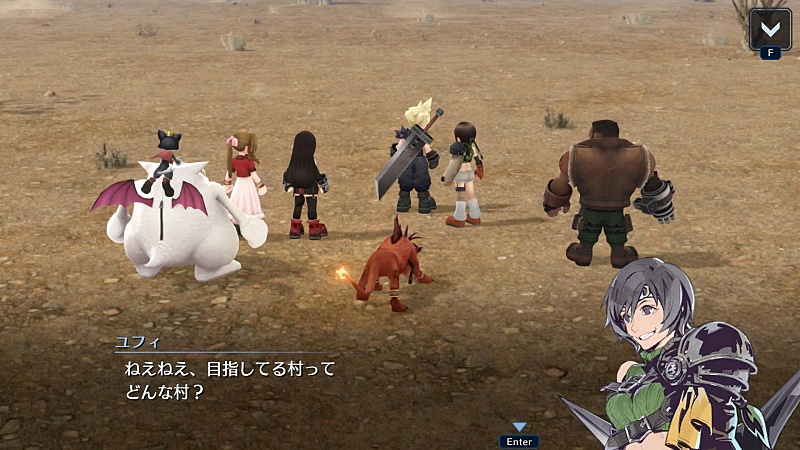Advance dialogue with the blue continue arrow
The image size is (800, 450).
(x=519, y=427)
